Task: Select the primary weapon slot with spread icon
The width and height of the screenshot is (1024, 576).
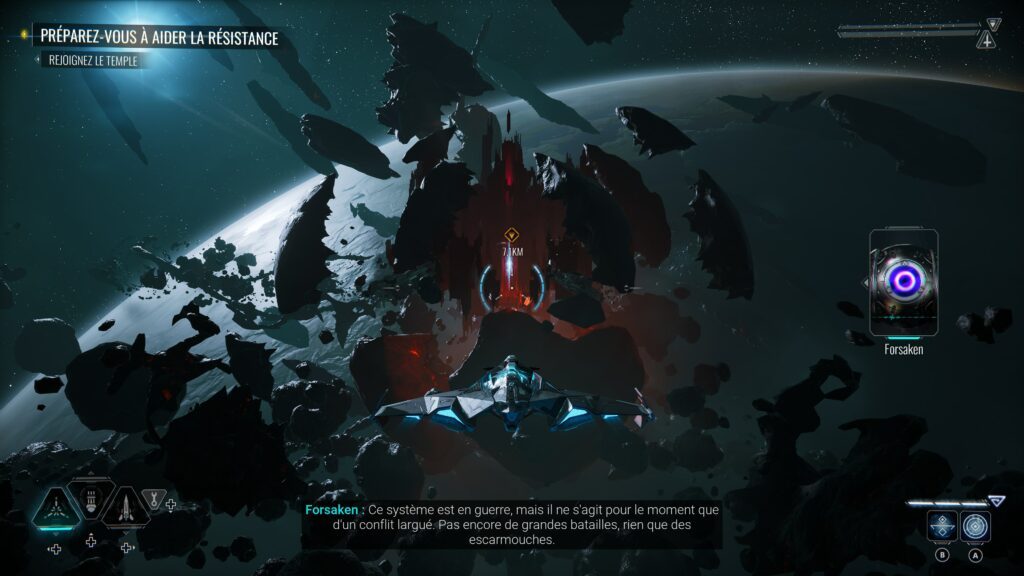Action: 55,509
